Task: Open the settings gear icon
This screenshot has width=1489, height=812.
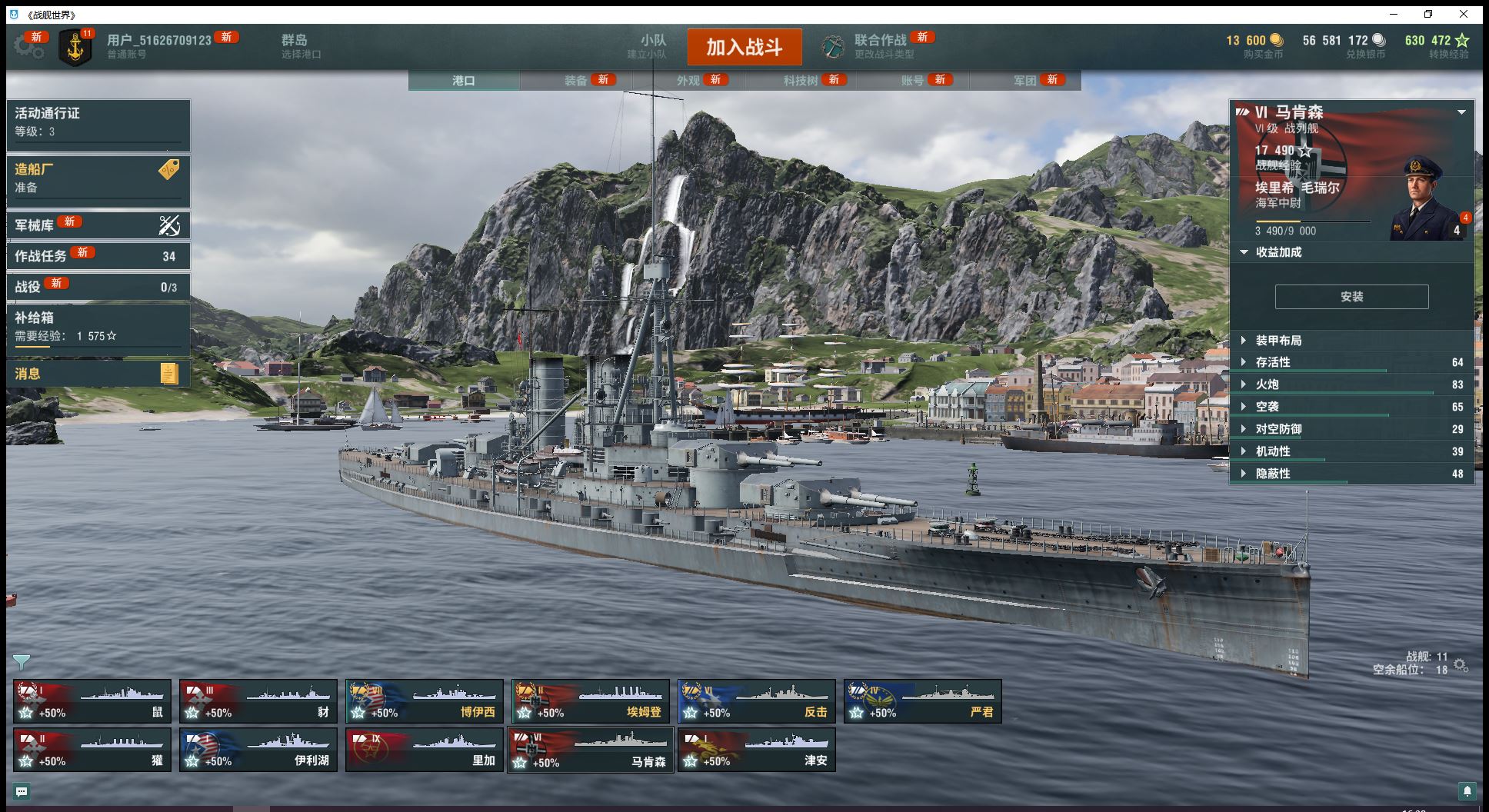Action: click(x=28, y=46)
